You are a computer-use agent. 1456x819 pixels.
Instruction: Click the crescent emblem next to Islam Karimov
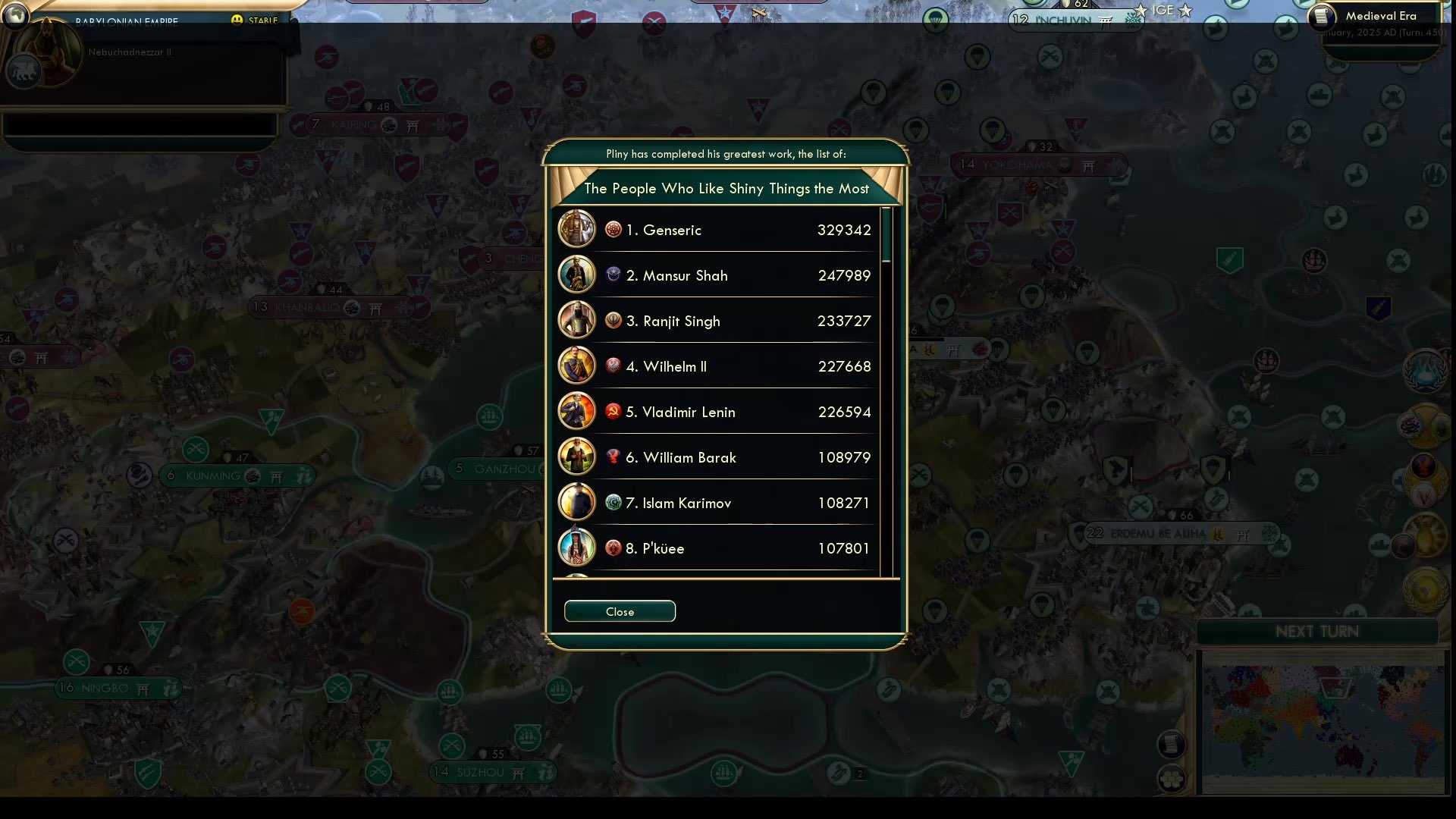click(613, 502)
